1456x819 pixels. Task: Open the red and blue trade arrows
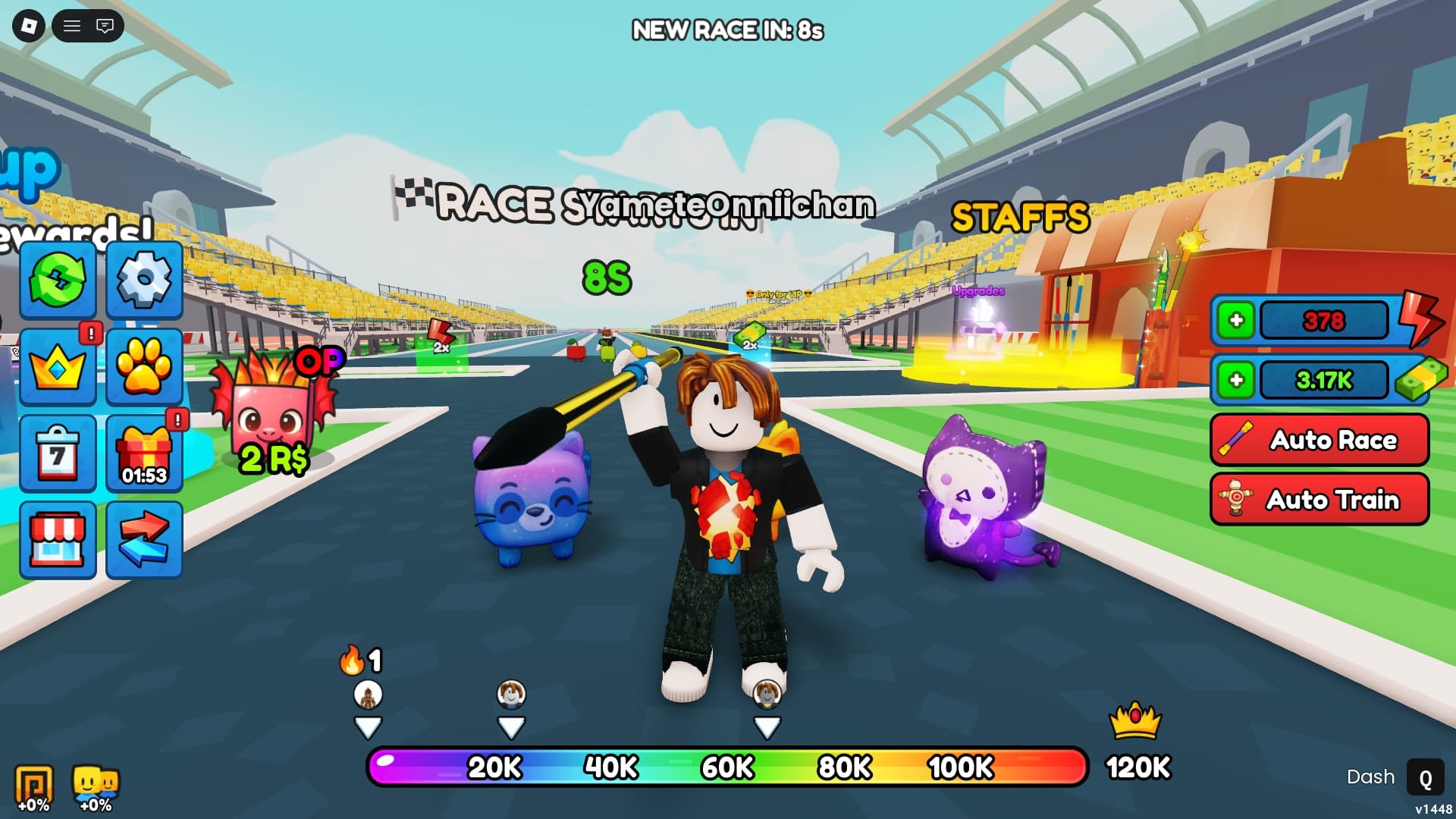click(144, 540)
